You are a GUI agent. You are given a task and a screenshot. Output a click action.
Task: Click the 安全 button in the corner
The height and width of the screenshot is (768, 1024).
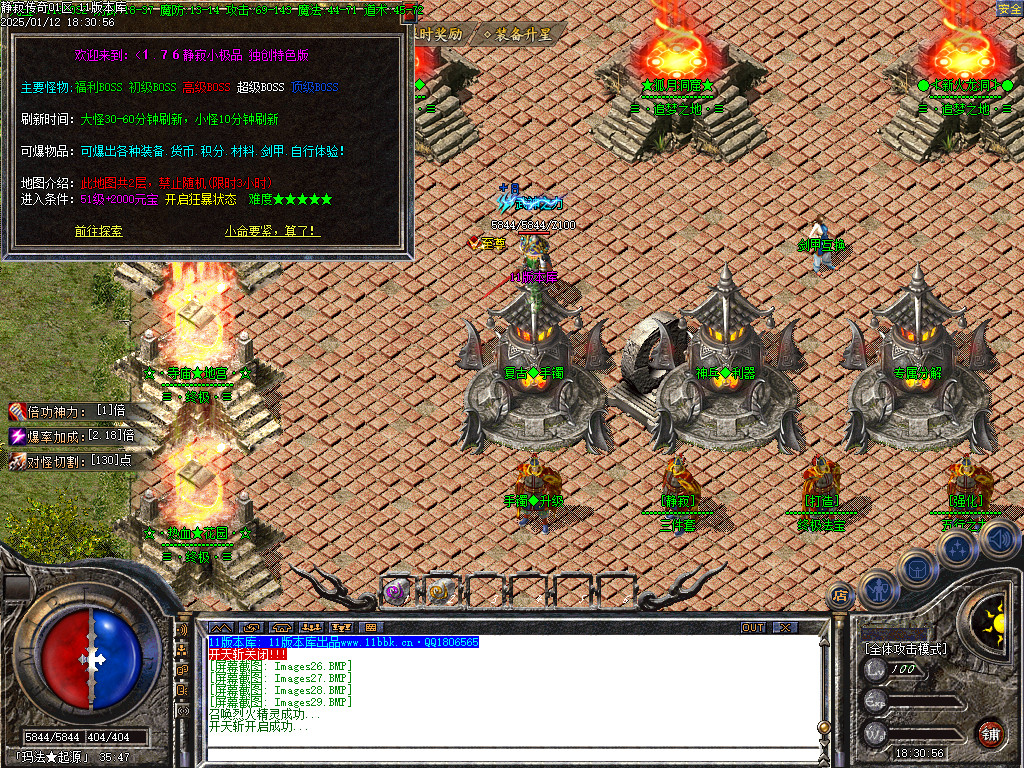pos(1009,9)
